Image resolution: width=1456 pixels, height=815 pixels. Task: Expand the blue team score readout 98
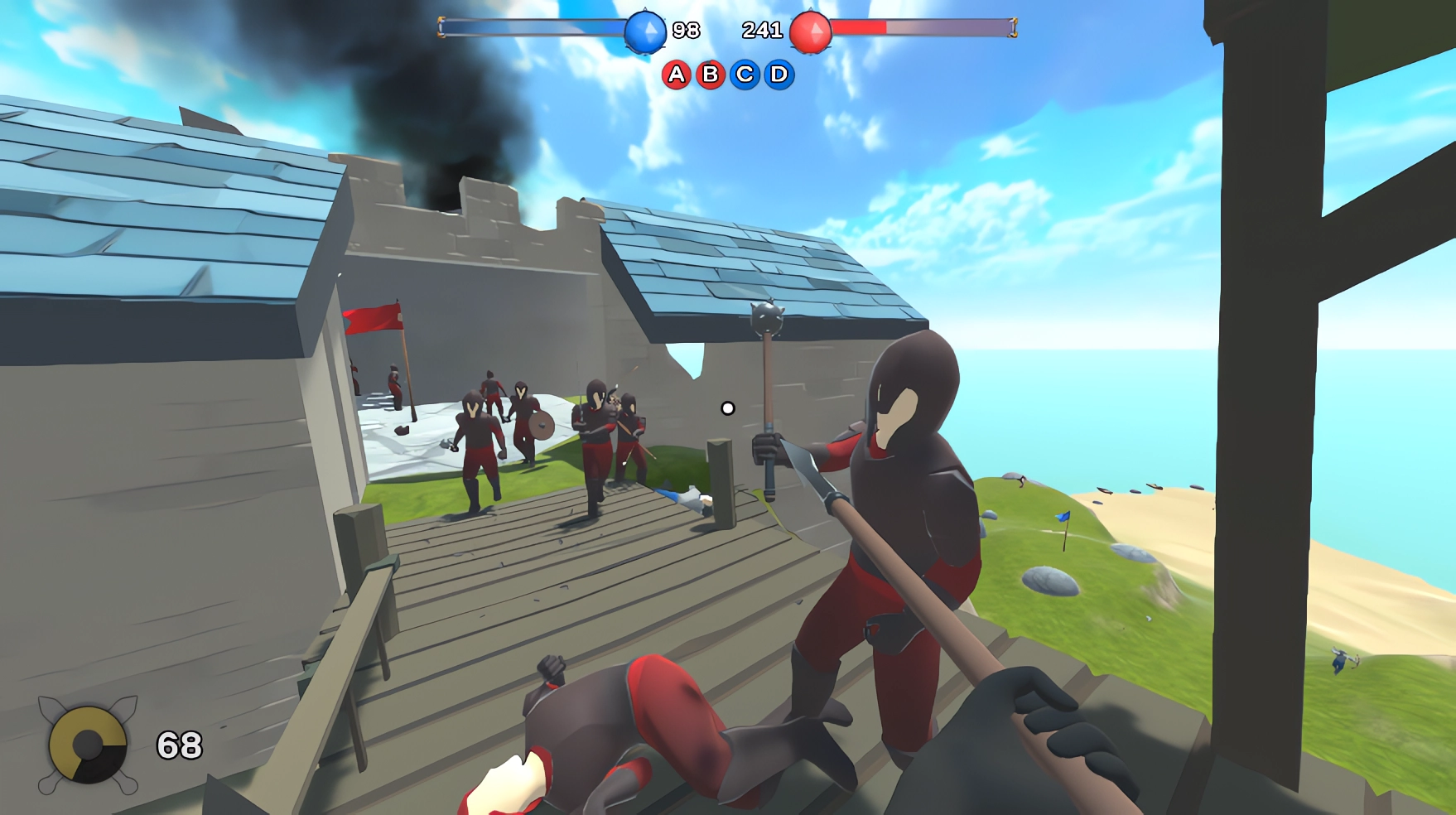(685, 30)
